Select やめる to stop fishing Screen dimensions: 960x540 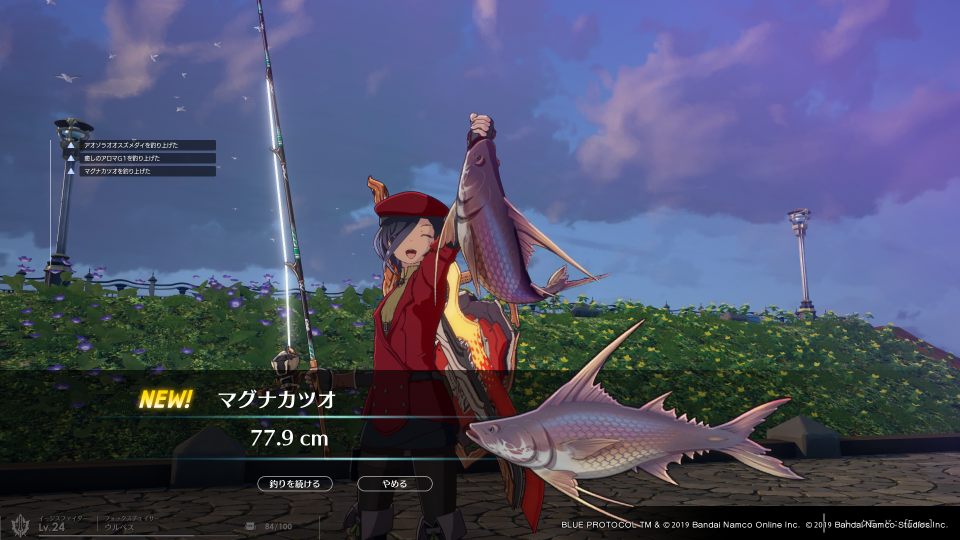(x=395, y=484)
